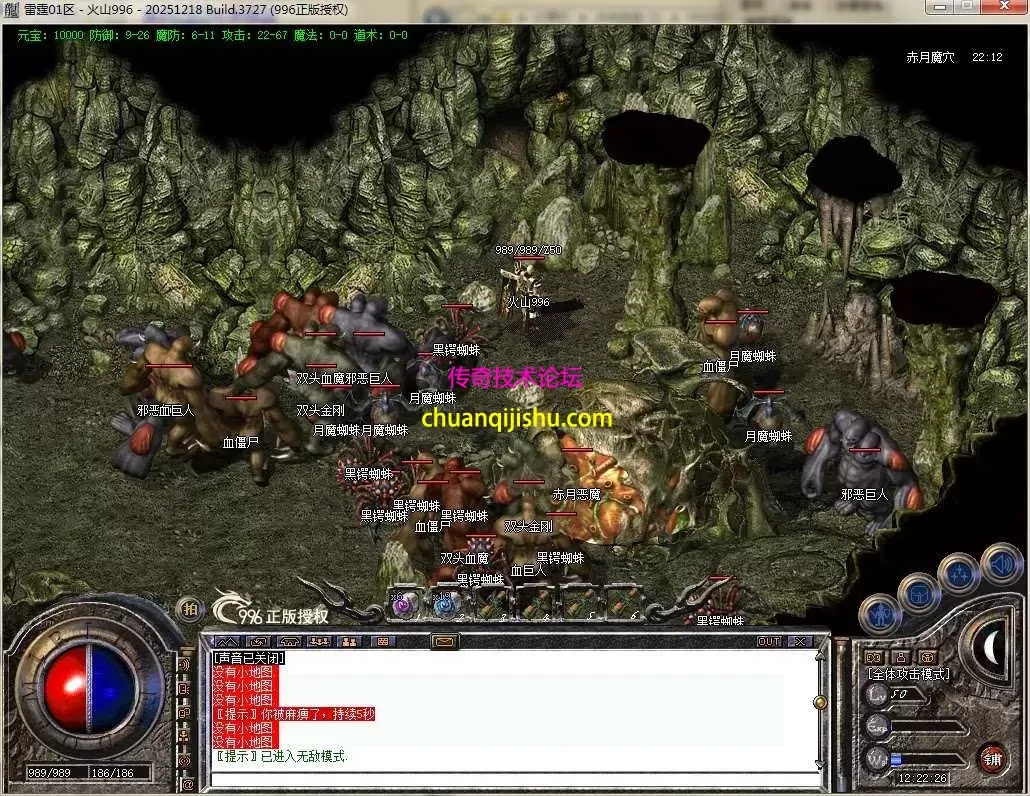This screenshot has height=796, width=1030.
Task: Use the purple potion in slot 1
Action: tap(403, 604)
